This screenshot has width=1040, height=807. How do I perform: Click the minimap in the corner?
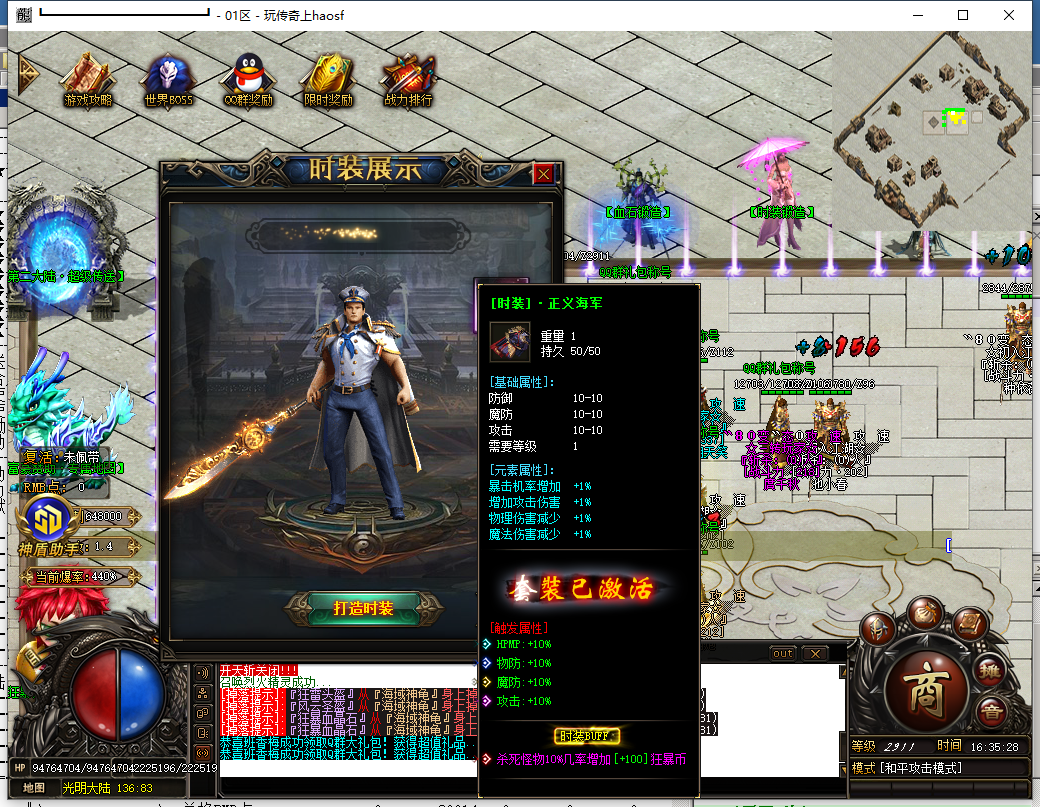click(930, 130)
